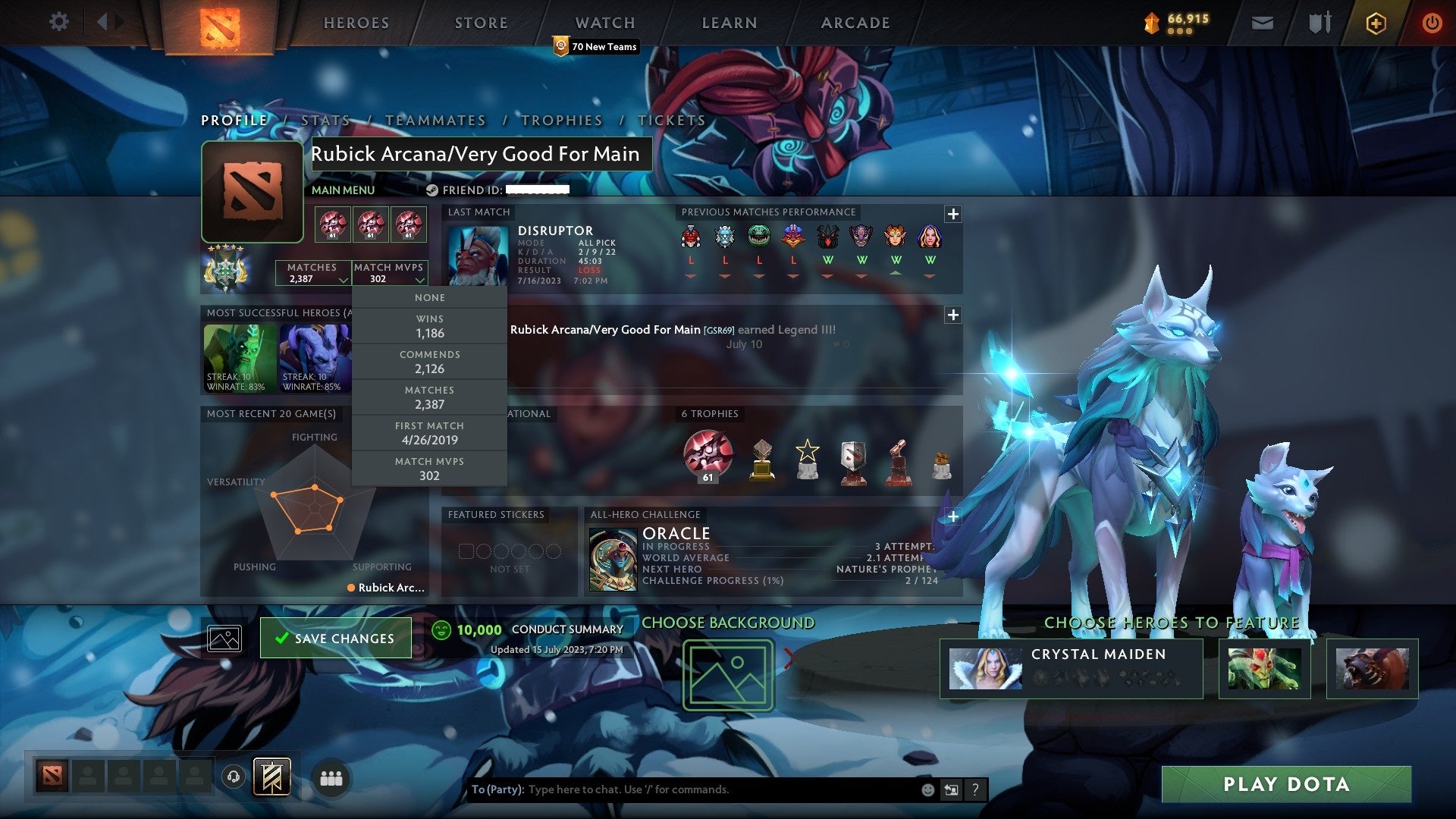The width and height of the screenshot is (1456, 819).
Task: Expand the Legend III announcement panel
Action: point(952,314)
